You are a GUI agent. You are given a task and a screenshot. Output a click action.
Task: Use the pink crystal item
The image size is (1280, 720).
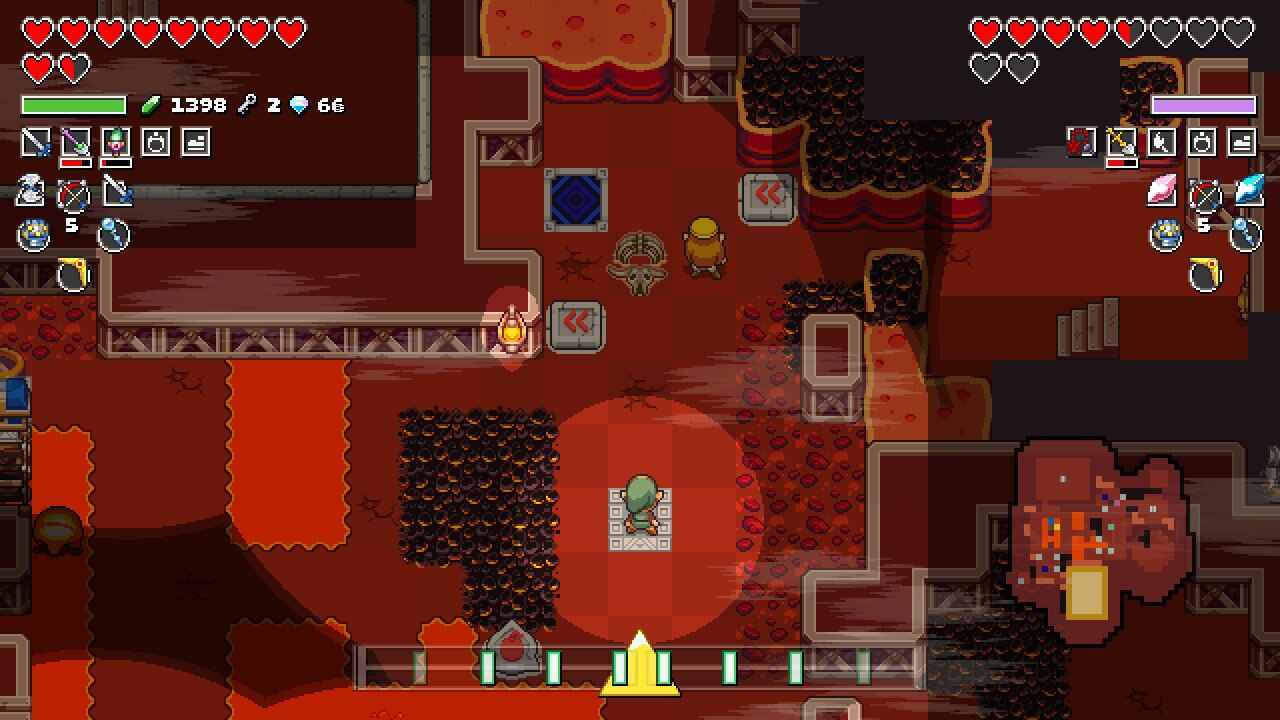(x=1162, y=190)
